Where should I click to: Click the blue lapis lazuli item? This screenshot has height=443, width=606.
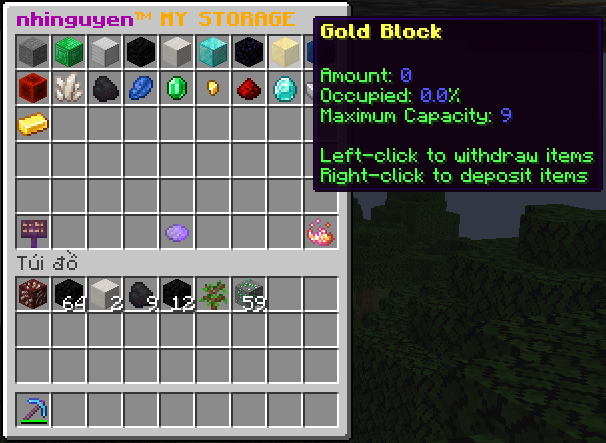(141, 88)
